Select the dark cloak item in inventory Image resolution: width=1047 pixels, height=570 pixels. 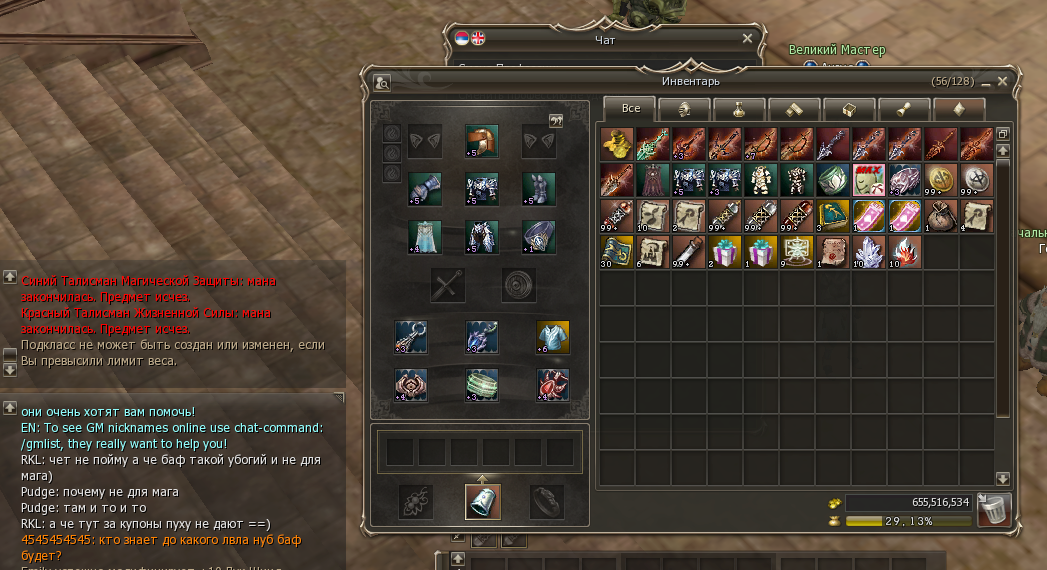(652, 181)
